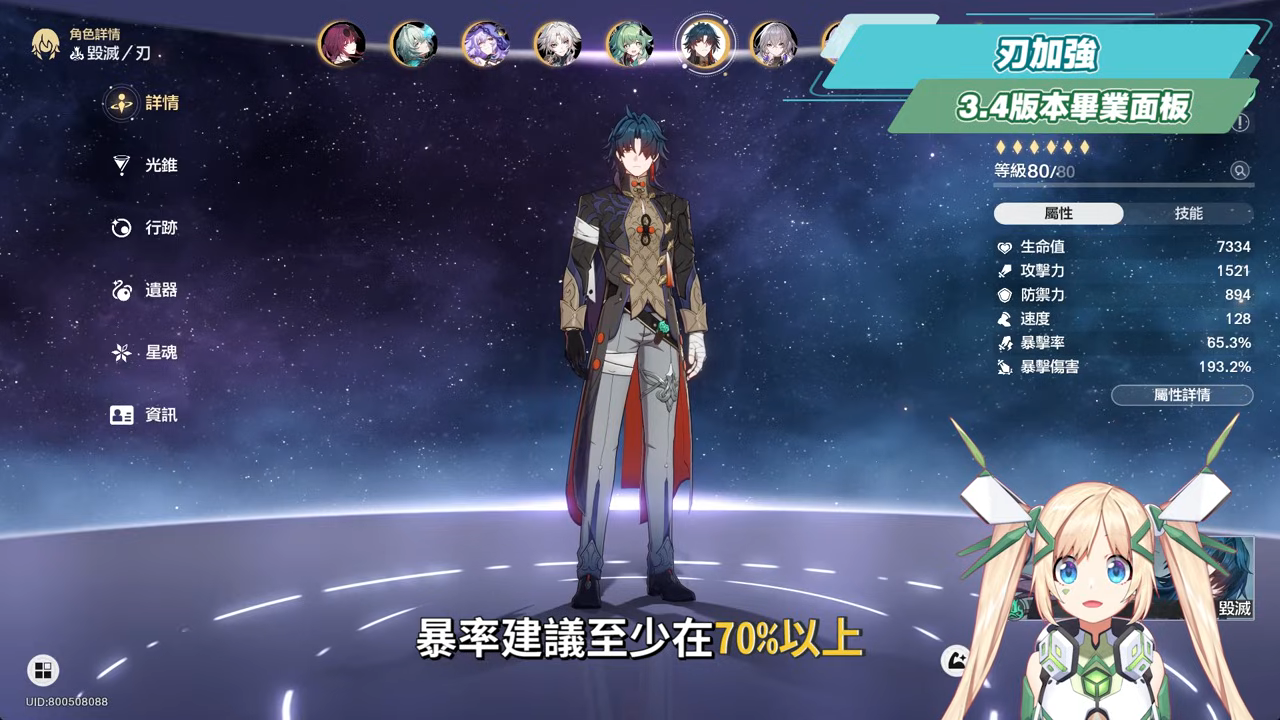Open 屬性詳情 attribute details
This screenshot has height=720, width=1280.
[x=1181, y=395]
